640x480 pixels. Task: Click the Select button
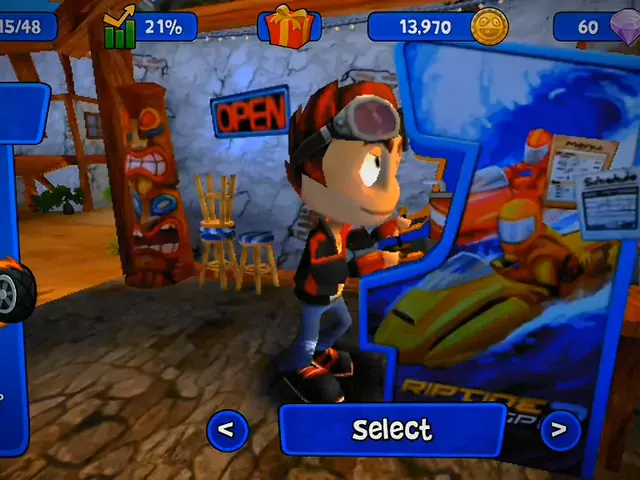392,430
